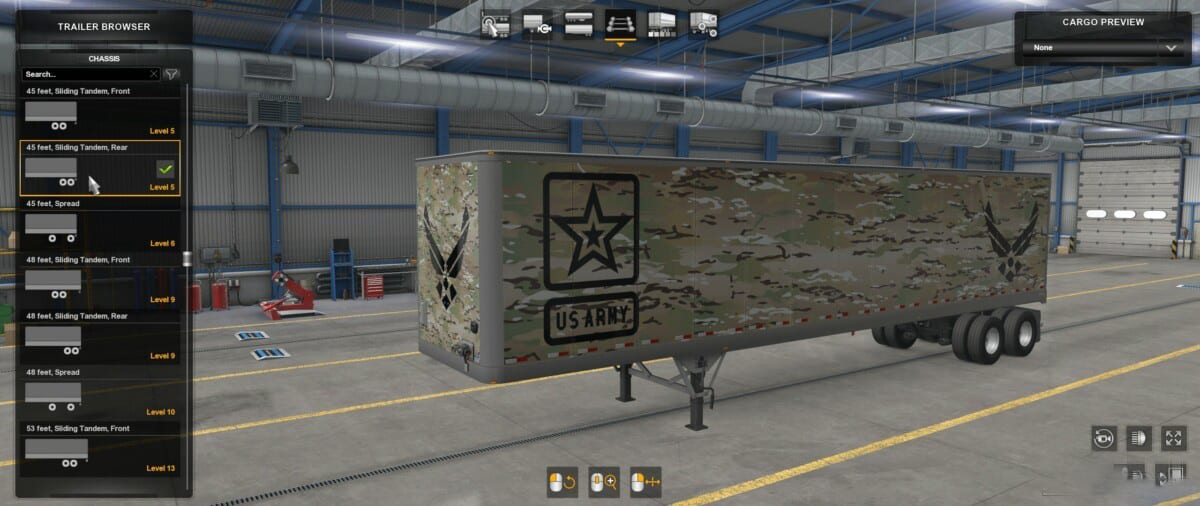This screenshot has width=1200, height=506.
Task: Choose the 48 feet, Sliding Tandem, Rear chassis
Action: click(x=100, y=337)
